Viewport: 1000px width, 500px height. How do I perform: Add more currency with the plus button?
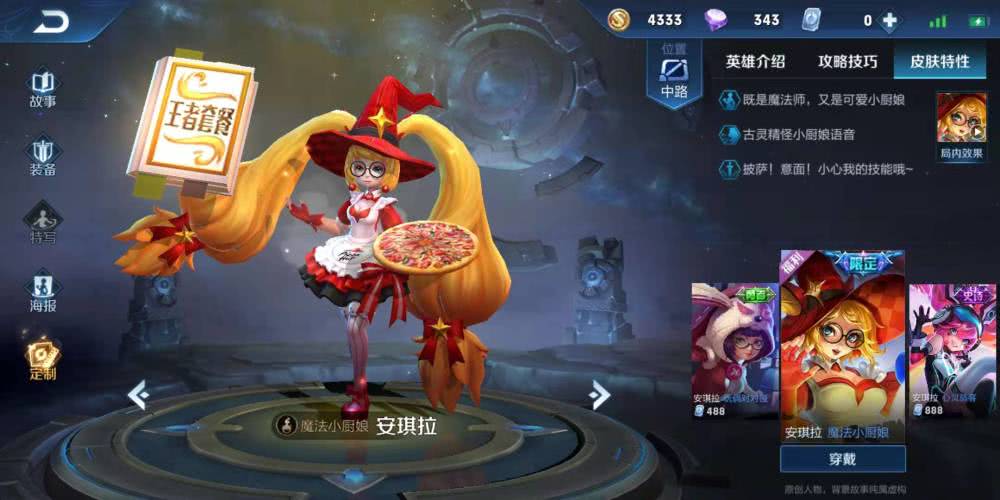[889, 21]
